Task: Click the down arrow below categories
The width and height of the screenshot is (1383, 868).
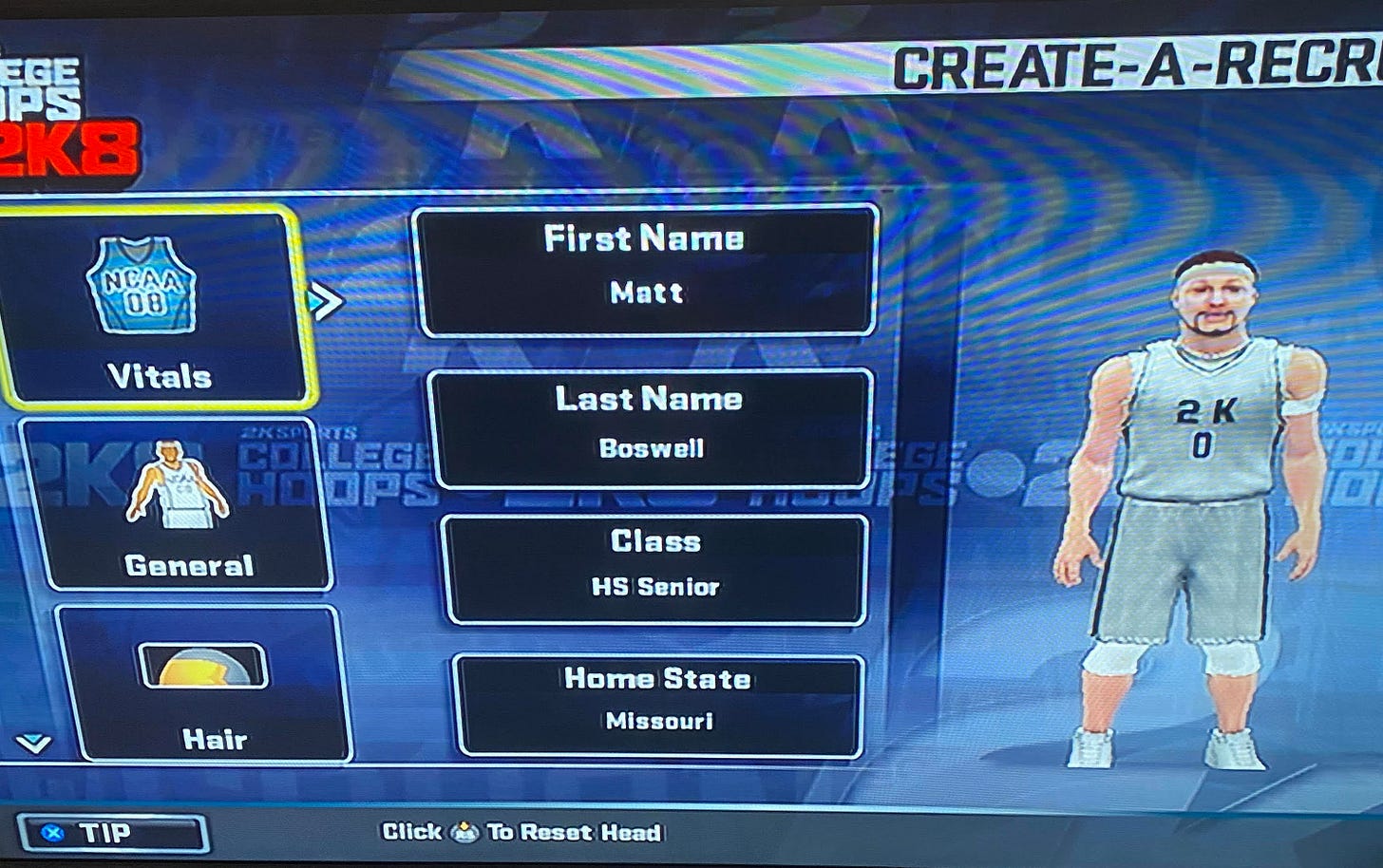Action: coord(34,743)
